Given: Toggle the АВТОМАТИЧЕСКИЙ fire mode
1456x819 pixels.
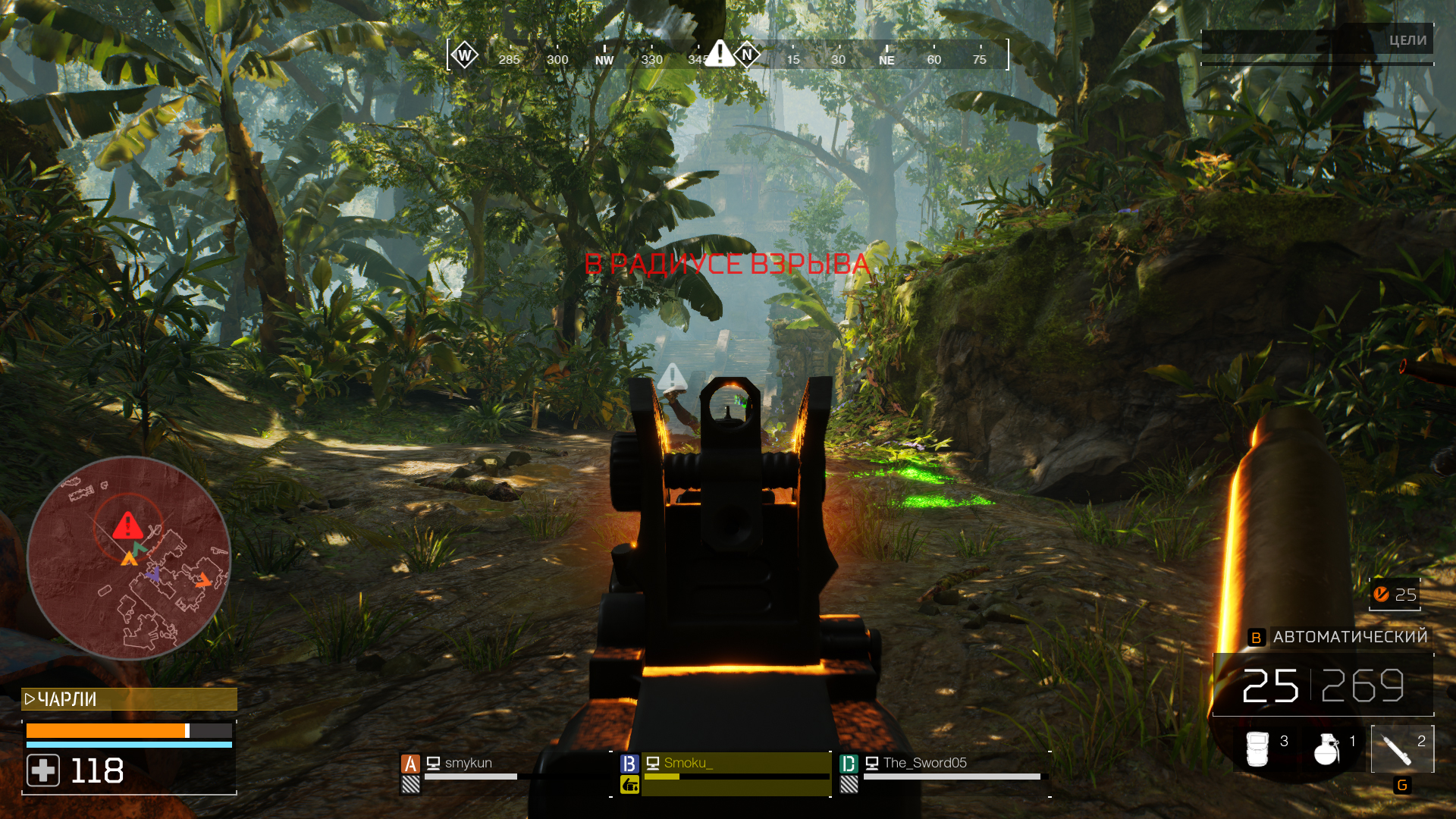Looking at the screenshot, I should click(1351, 637).
